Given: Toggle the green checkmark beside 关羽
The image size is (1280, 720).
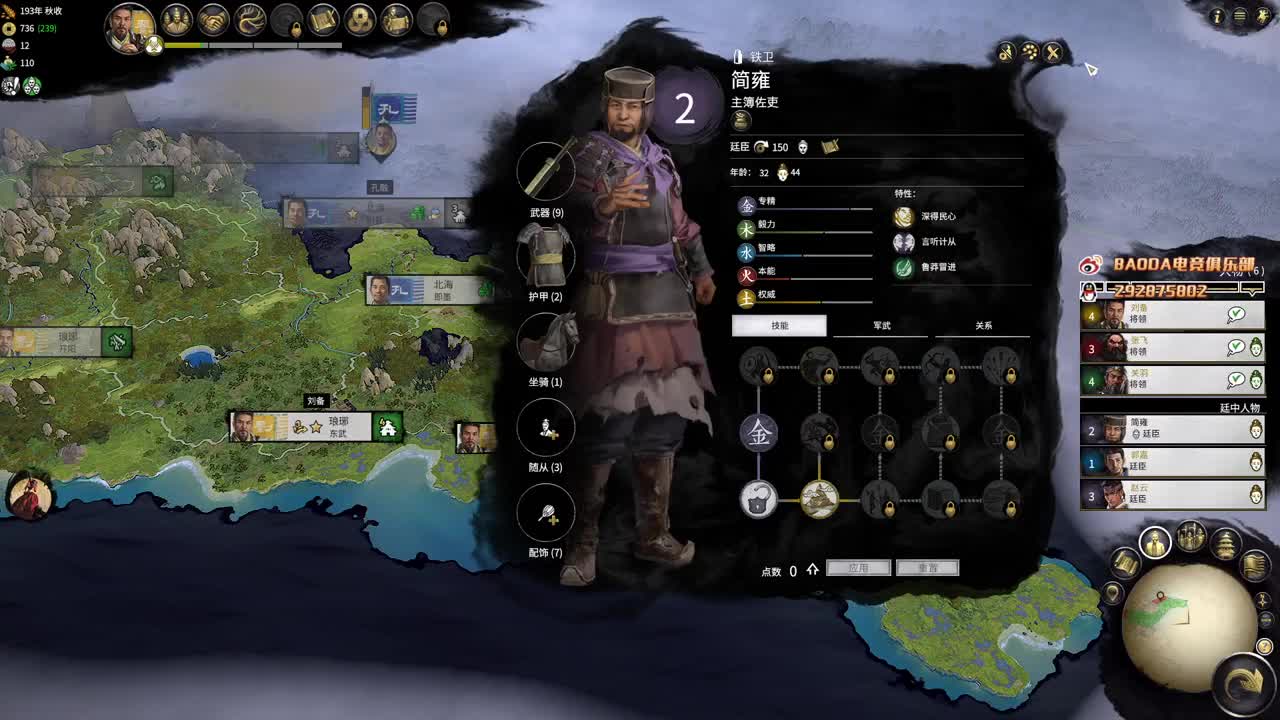Looking at the screenshot, I should tap(1235, 380).
